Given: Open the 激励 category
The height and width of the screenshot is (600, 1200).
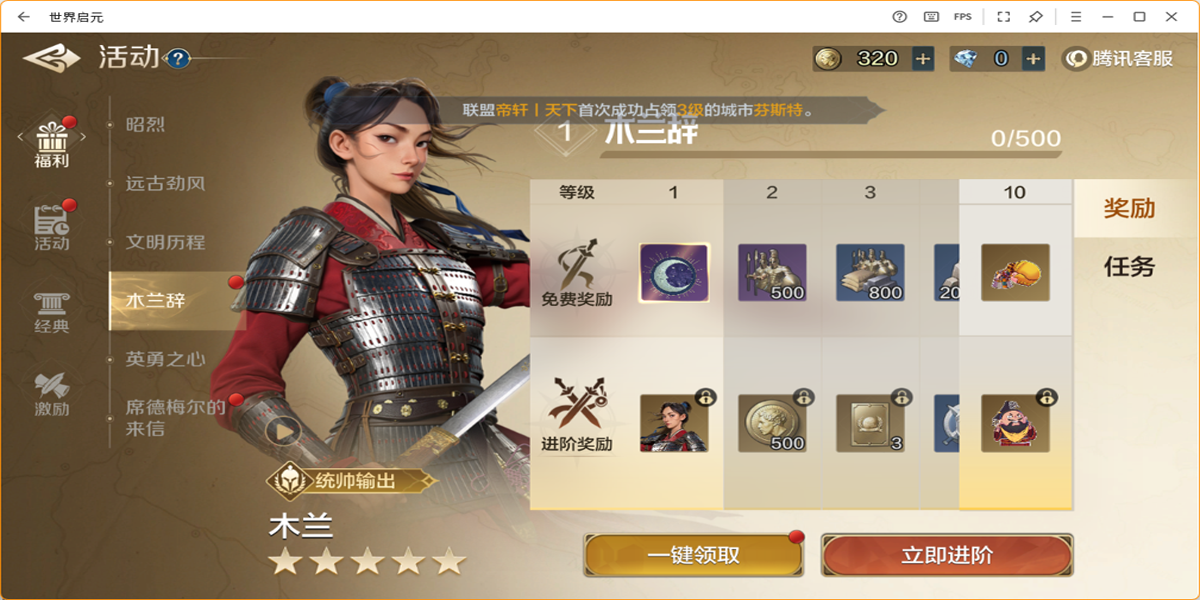Looking at the screenshot, I should [x=51, y=394].
